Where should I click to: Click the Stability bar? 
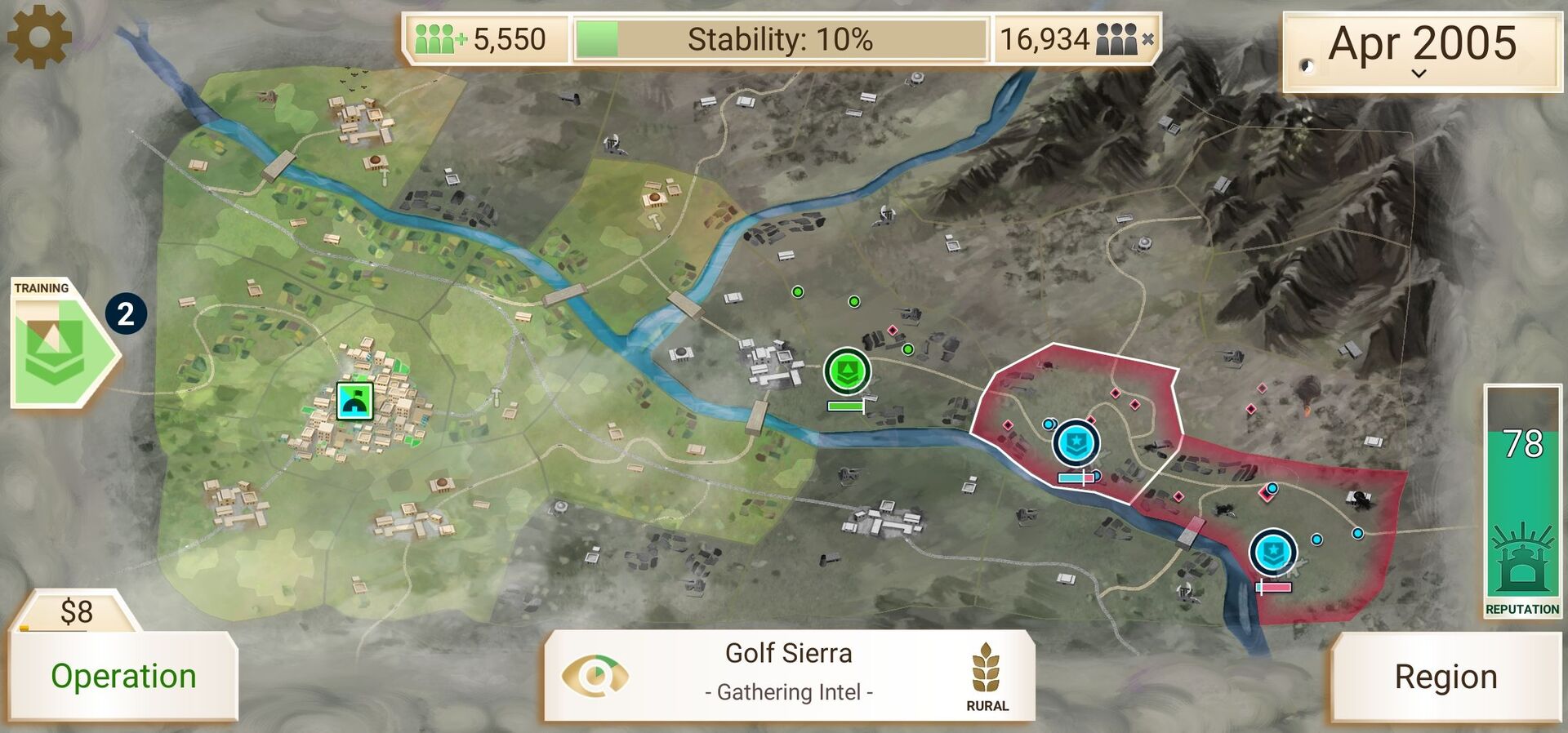[x=780, y=39]
